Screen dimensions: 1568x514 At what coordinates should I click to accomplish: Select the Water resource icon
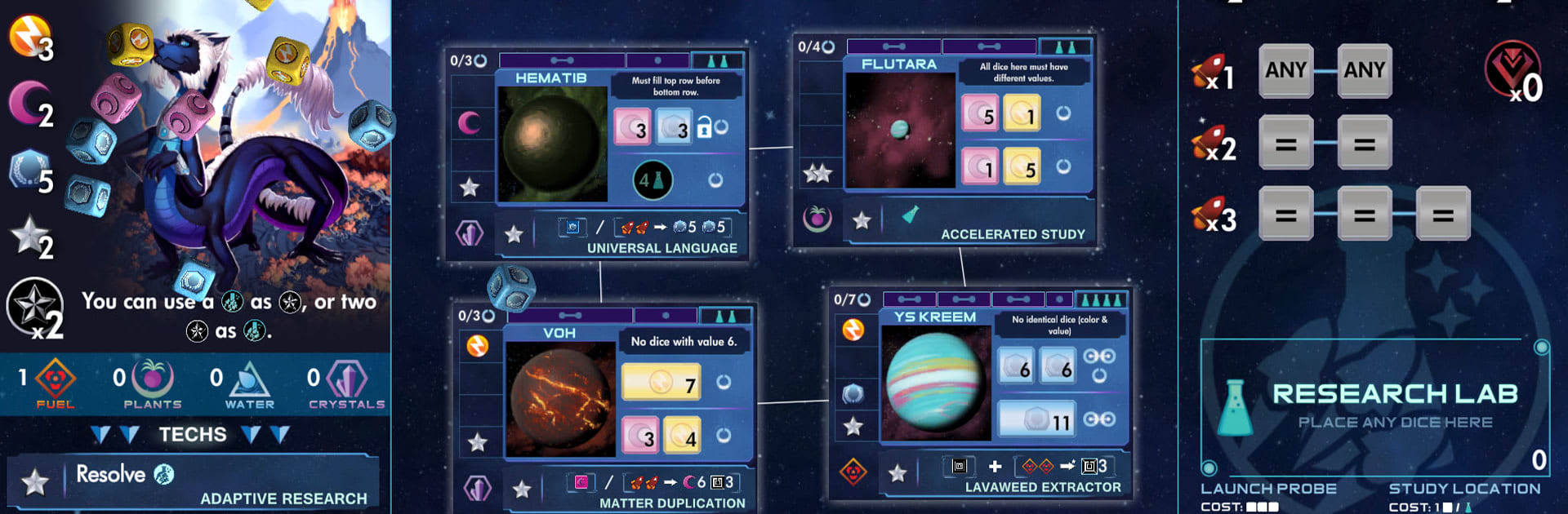(x=249, y=380)
